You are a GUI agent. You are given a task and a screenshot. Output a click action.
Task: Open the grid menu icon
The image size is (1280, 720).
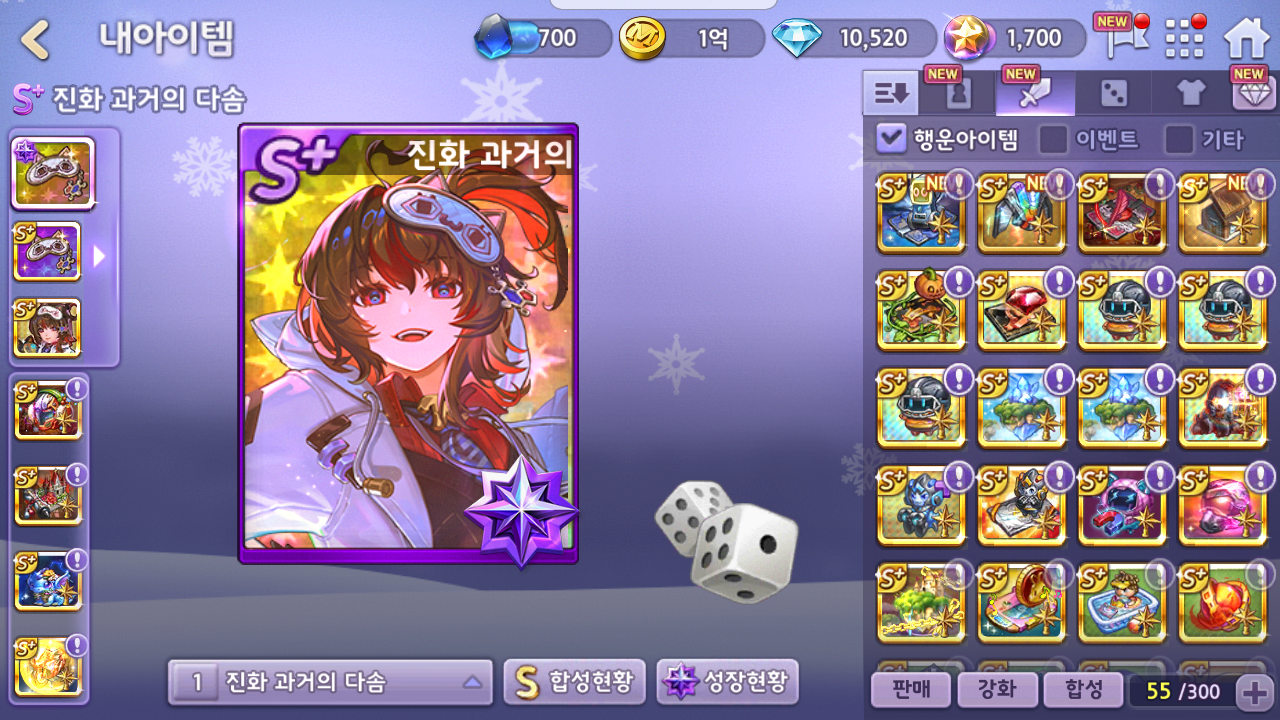[x=1185, y=39]
